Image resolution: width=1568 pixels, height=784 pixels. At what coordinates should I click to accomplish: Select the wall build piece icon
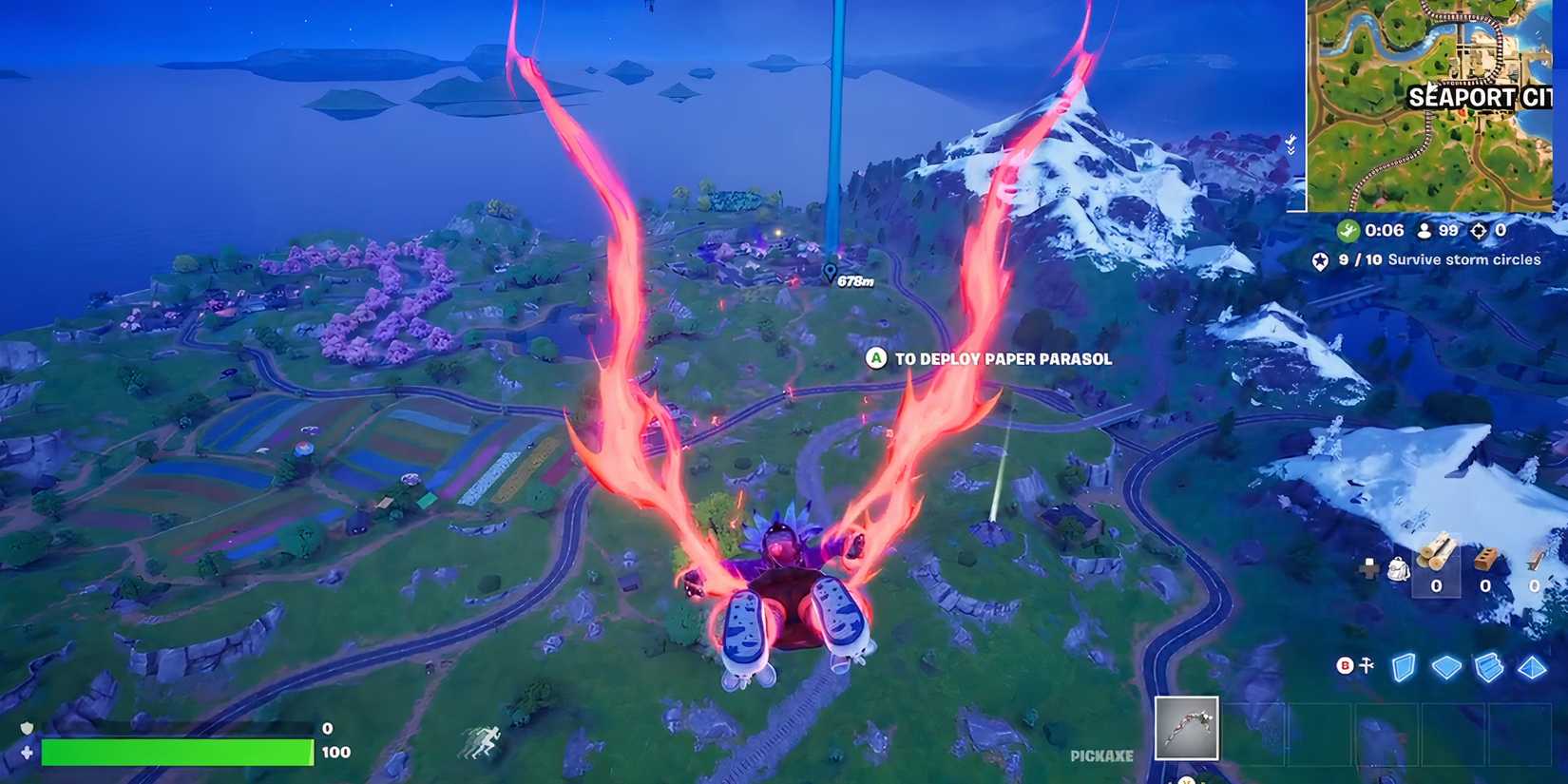point(1403,665)
